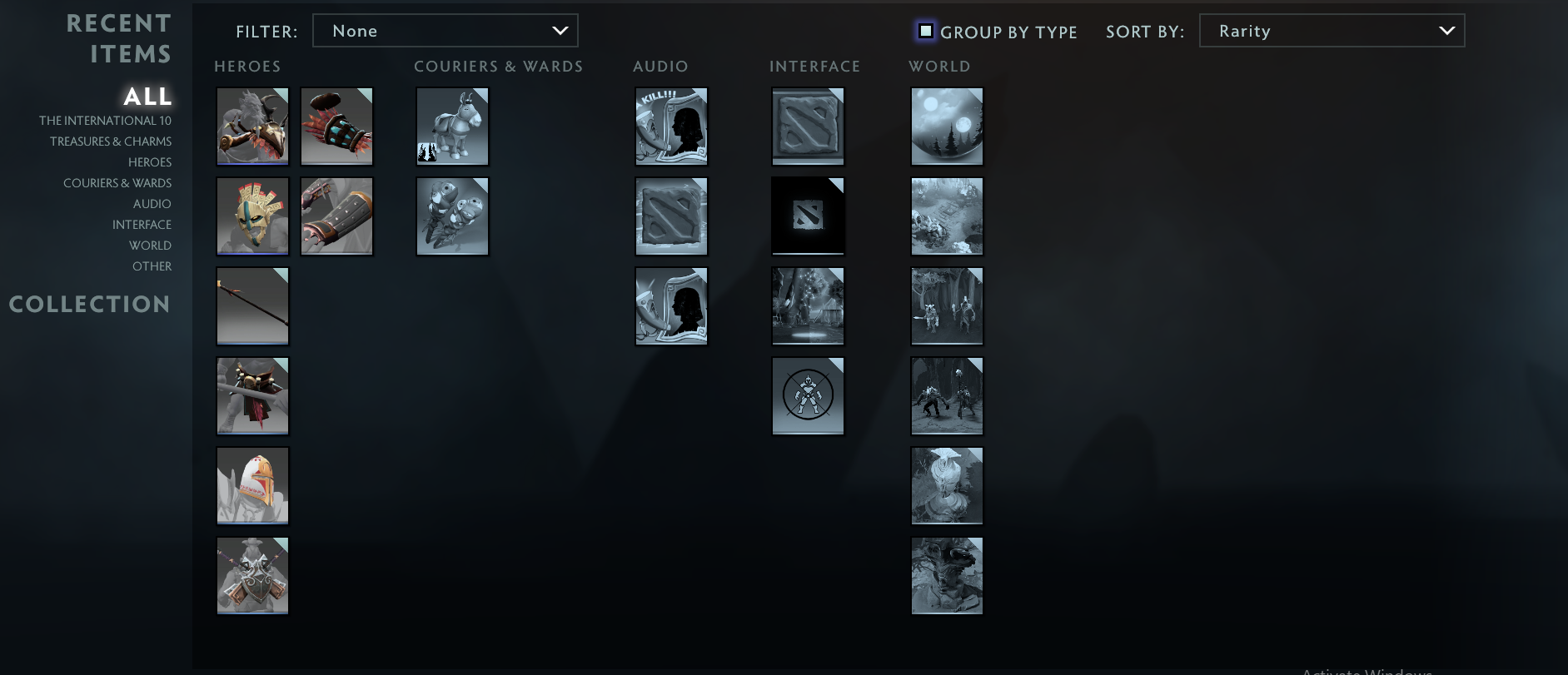Select the KILL!!! announcer pack icon
This screenshot has height=675, width=1568.
pos(671,126)
